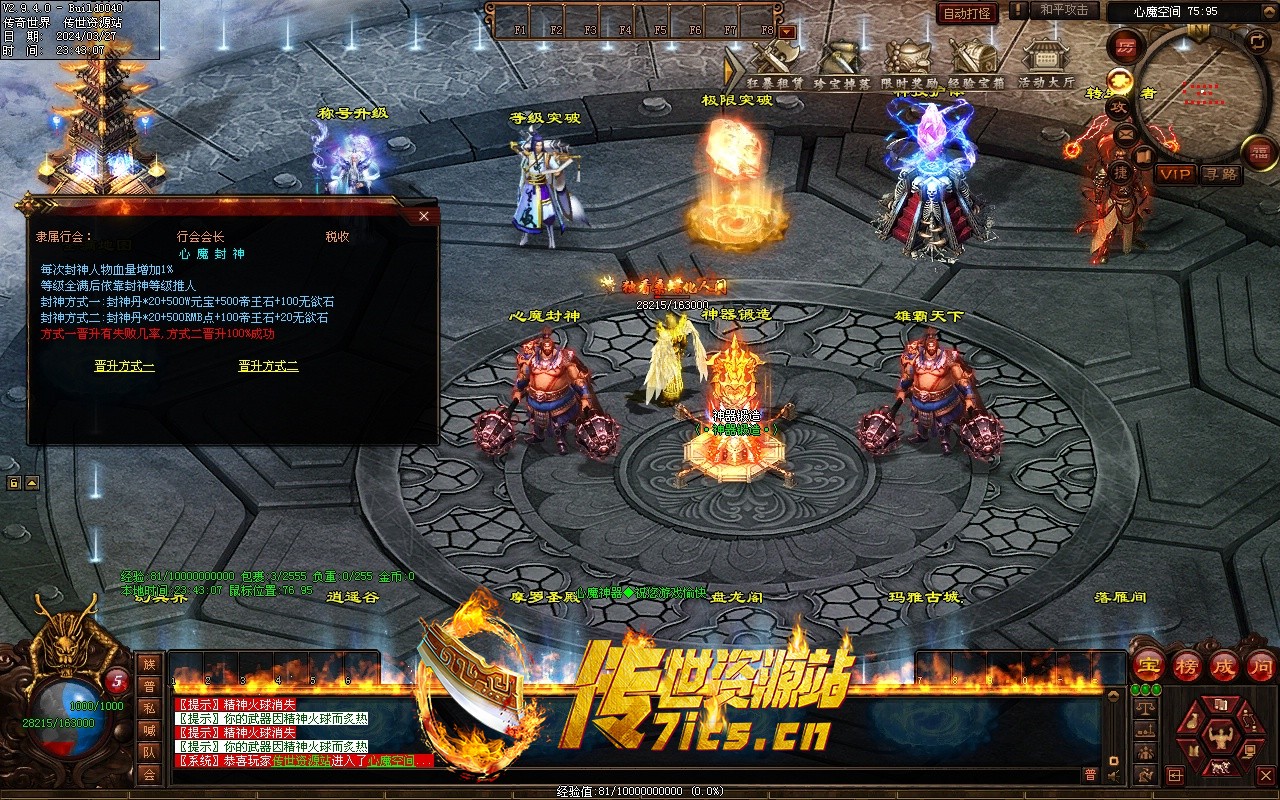The image size is (1280, 800).
Task: Toggle the 自动打怪 auto-fight button
Action: pos(967,13)
